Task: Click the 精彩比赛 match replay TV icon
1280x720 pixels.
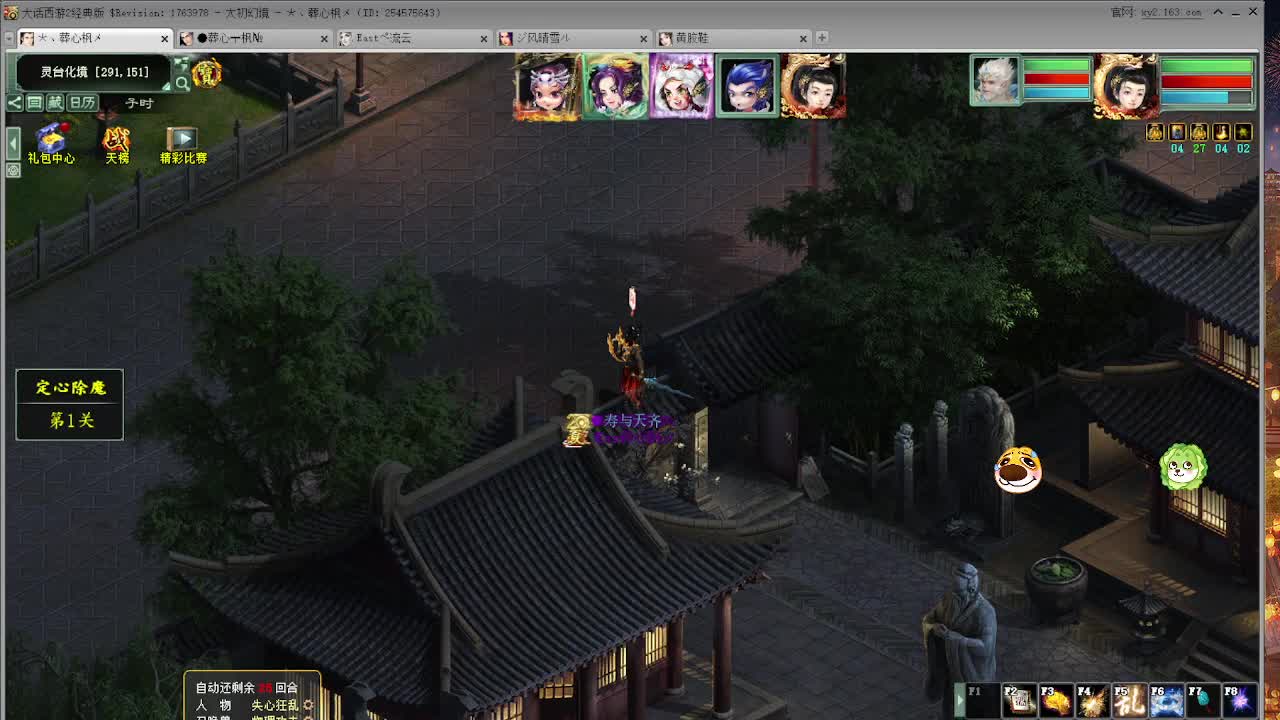Action: 183,139
